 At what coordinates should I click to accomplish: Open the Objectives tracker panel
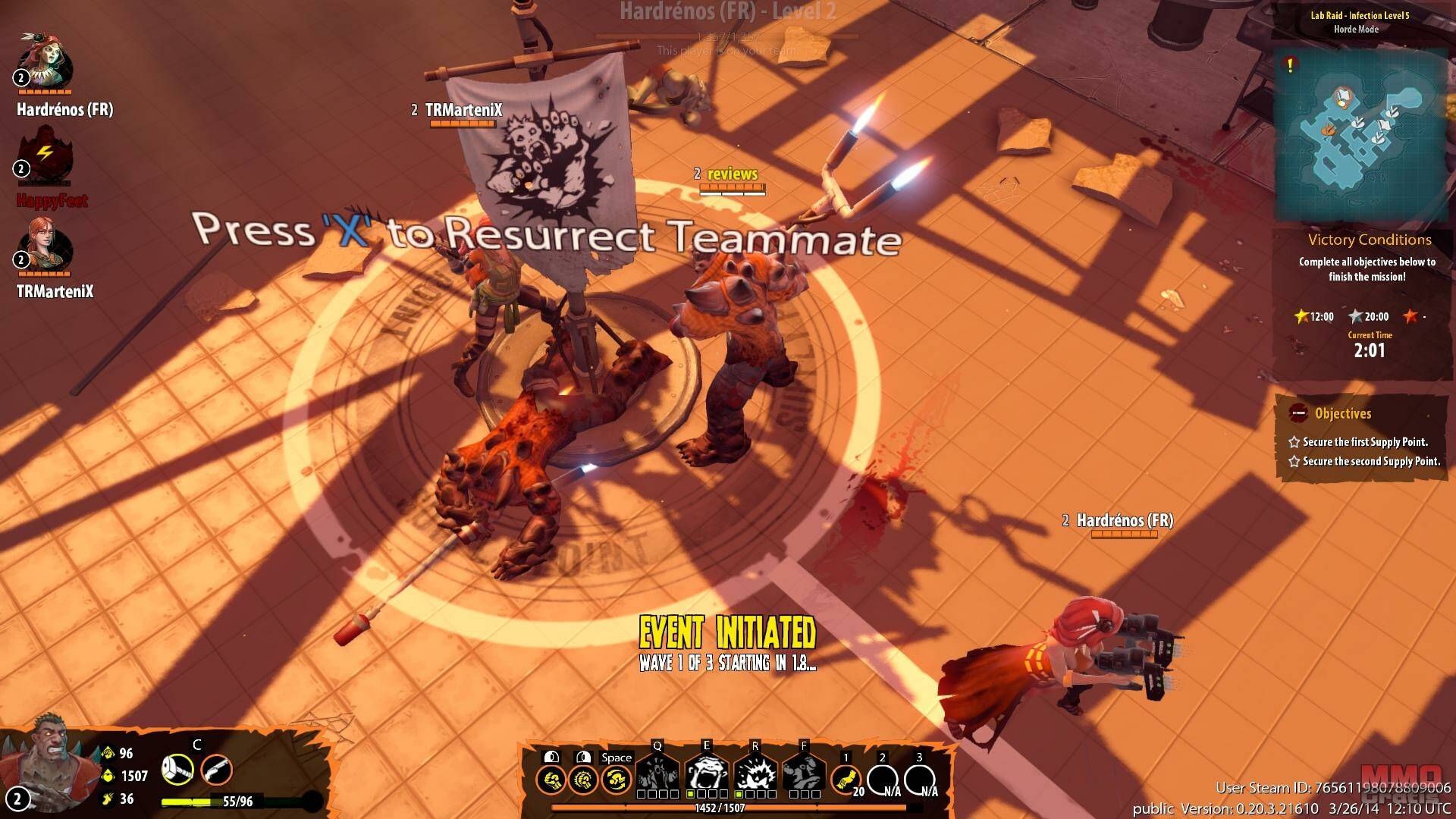1342,413
